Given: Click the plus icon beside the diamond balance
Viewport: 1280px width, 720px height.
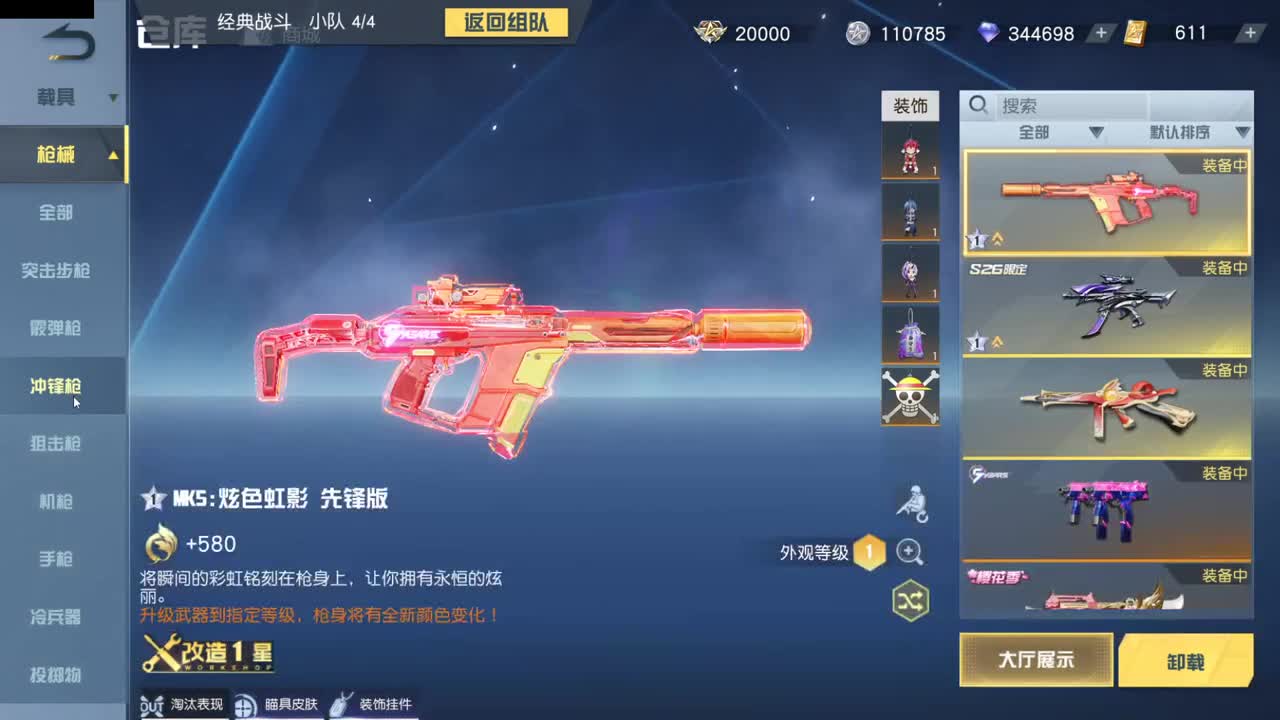Looking at the screenshot, I should click(x=1100, y=33).
